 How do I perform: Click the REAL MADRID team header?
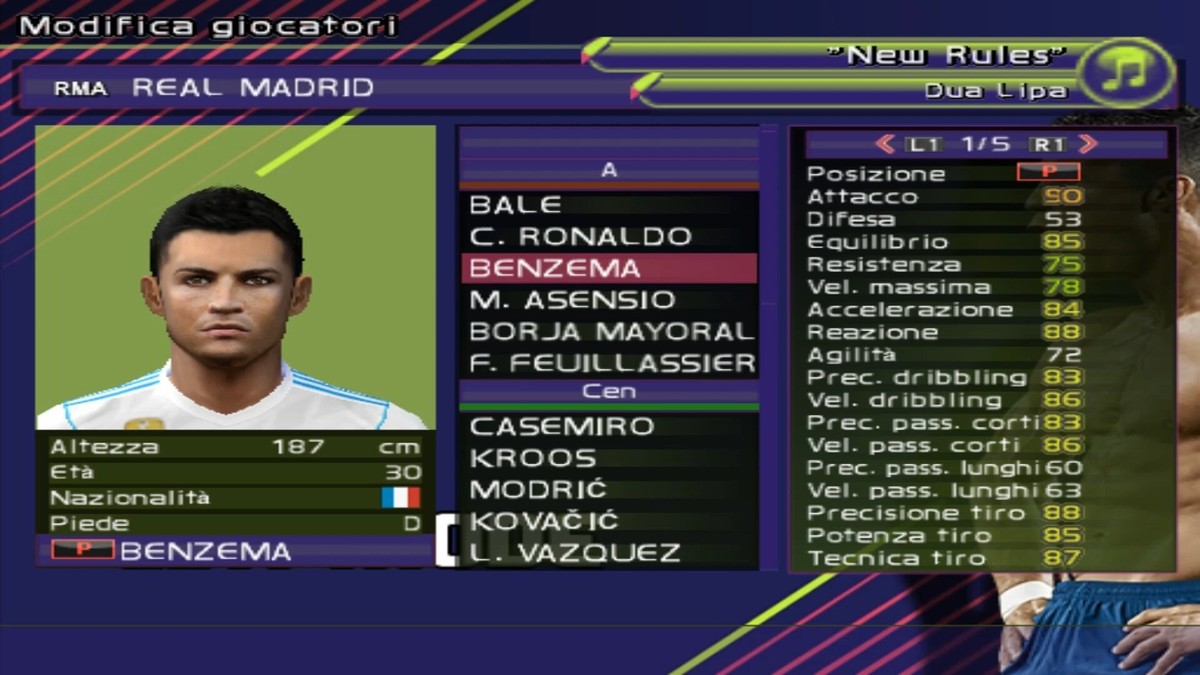252,88
